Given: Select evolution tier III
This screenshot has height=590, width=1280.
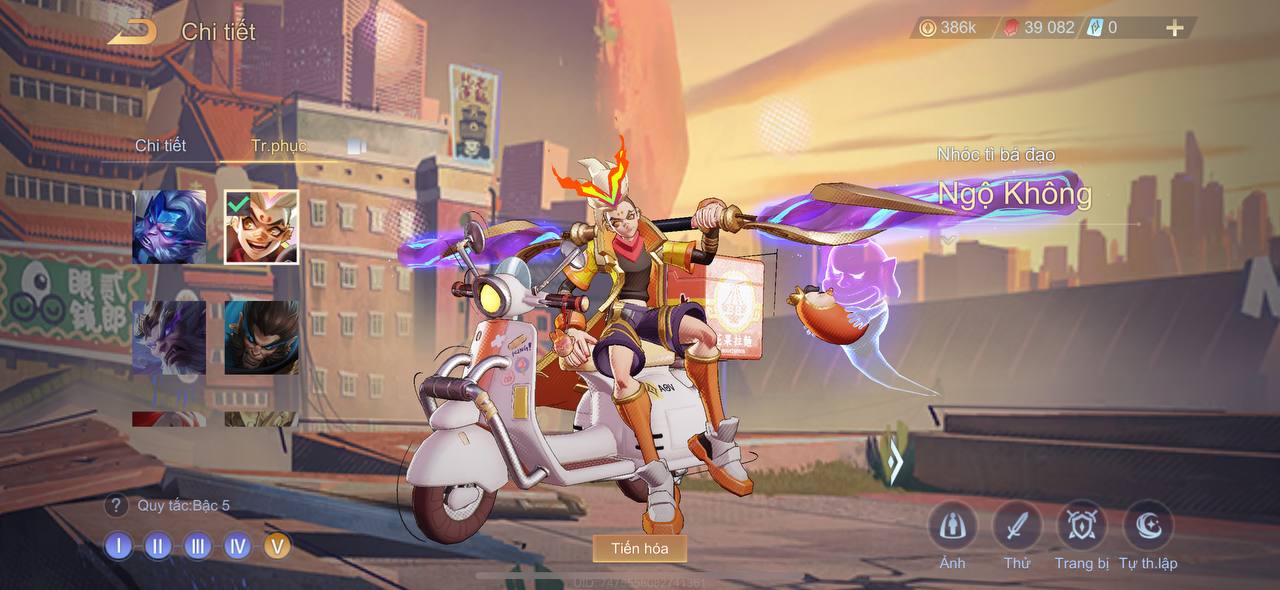Looking at the screenshot, I should [197, 546].
